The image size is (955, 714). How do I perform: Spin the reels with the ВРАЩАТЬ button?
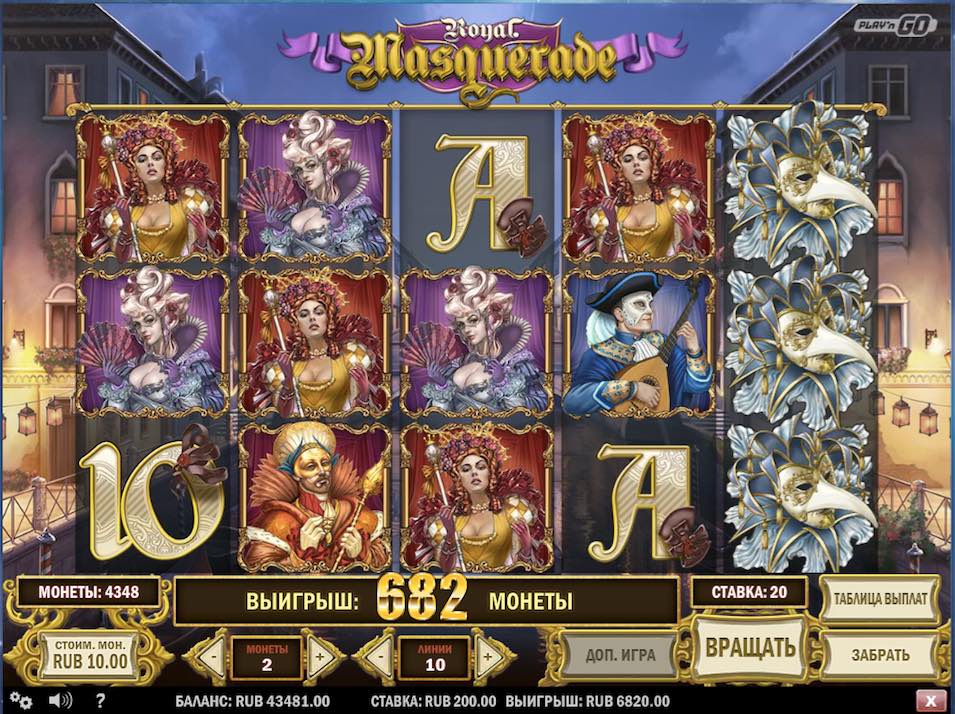[x=750, y=647]
